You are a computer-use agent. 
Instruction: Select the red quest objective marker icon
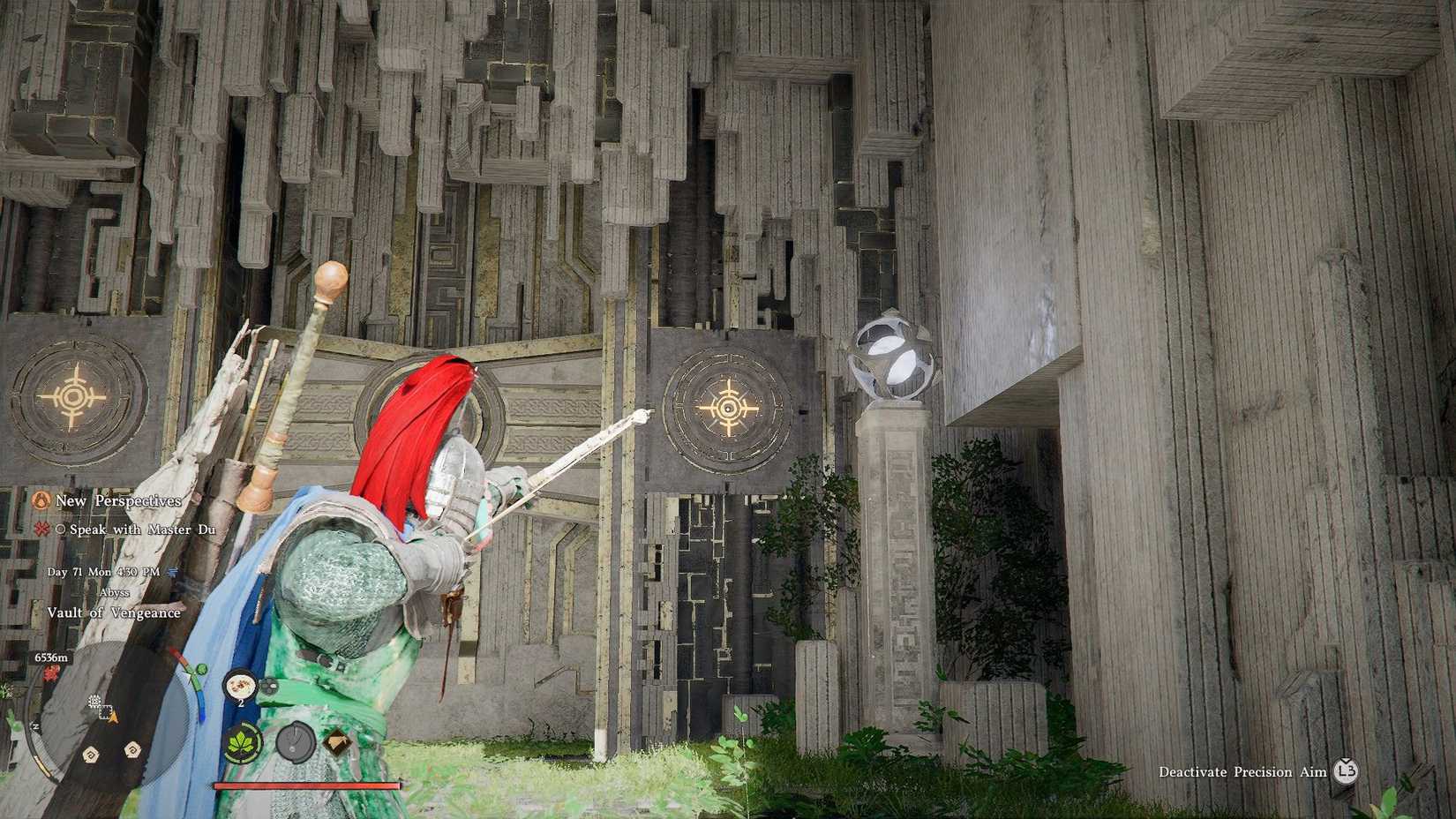pos(41,530)
